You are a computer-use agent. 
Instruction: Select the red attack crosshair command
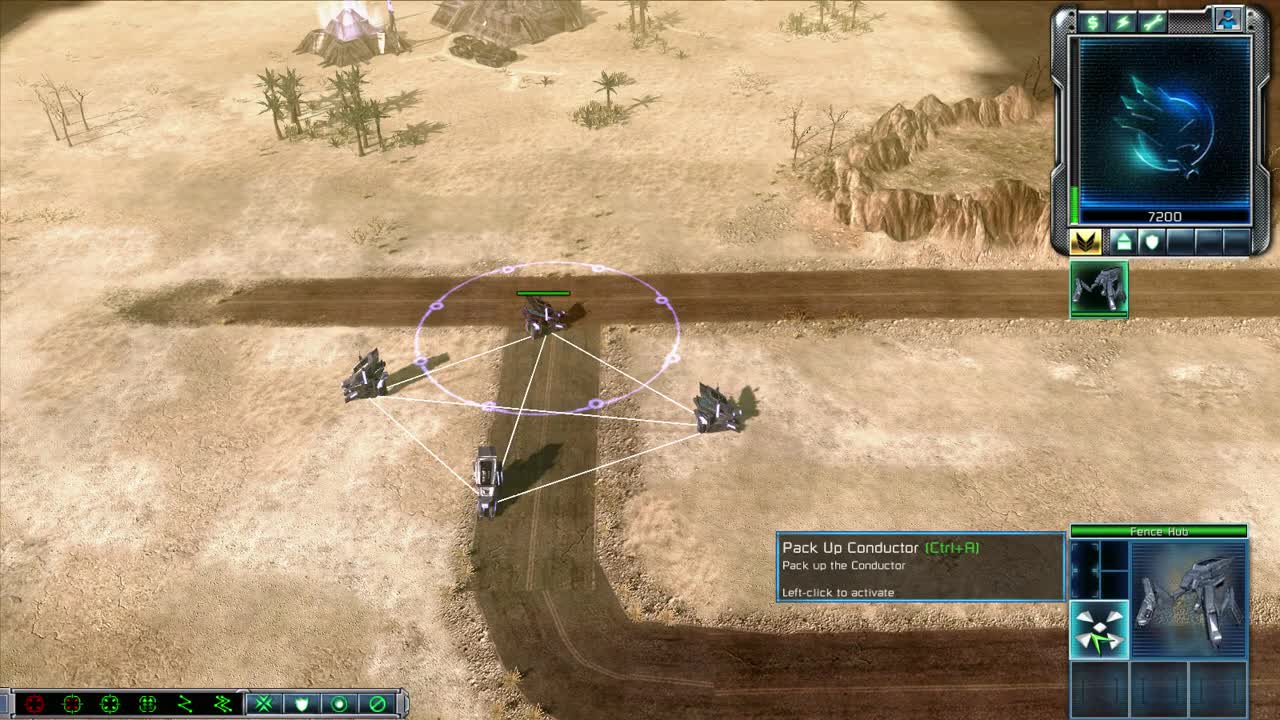(x=34, y=703)
